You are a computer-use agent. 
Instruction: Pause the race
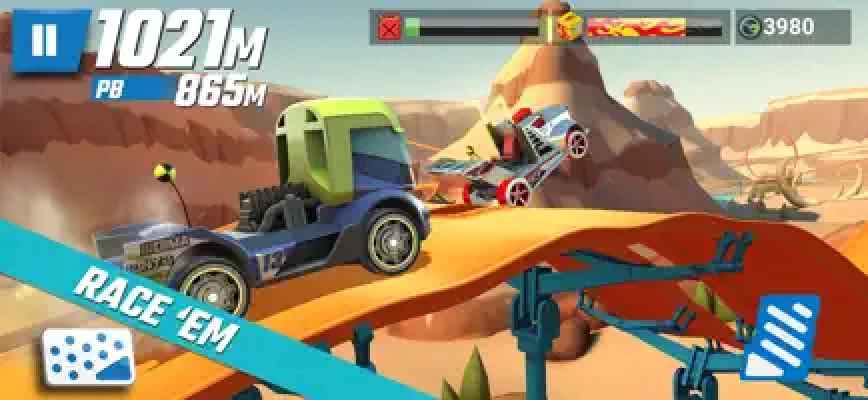(x=45, y=40)
